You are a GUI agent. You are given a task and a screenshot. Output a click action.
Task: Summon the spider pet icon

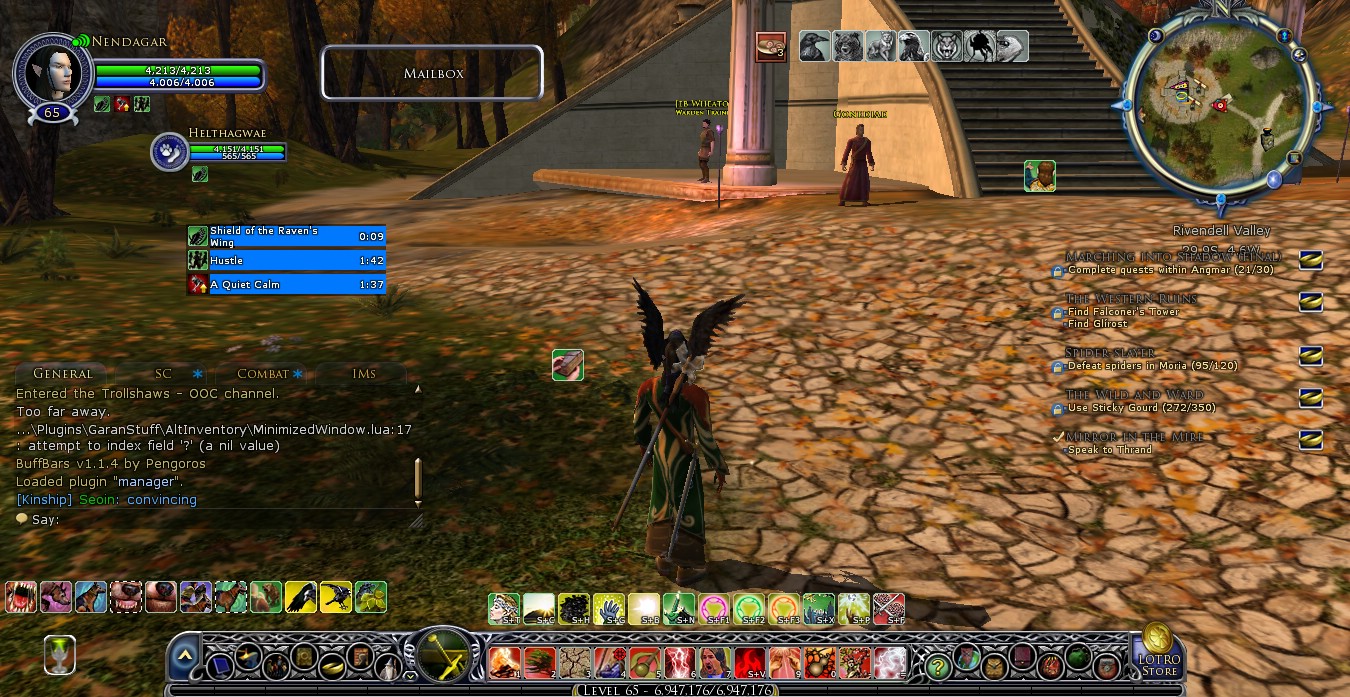979,47
